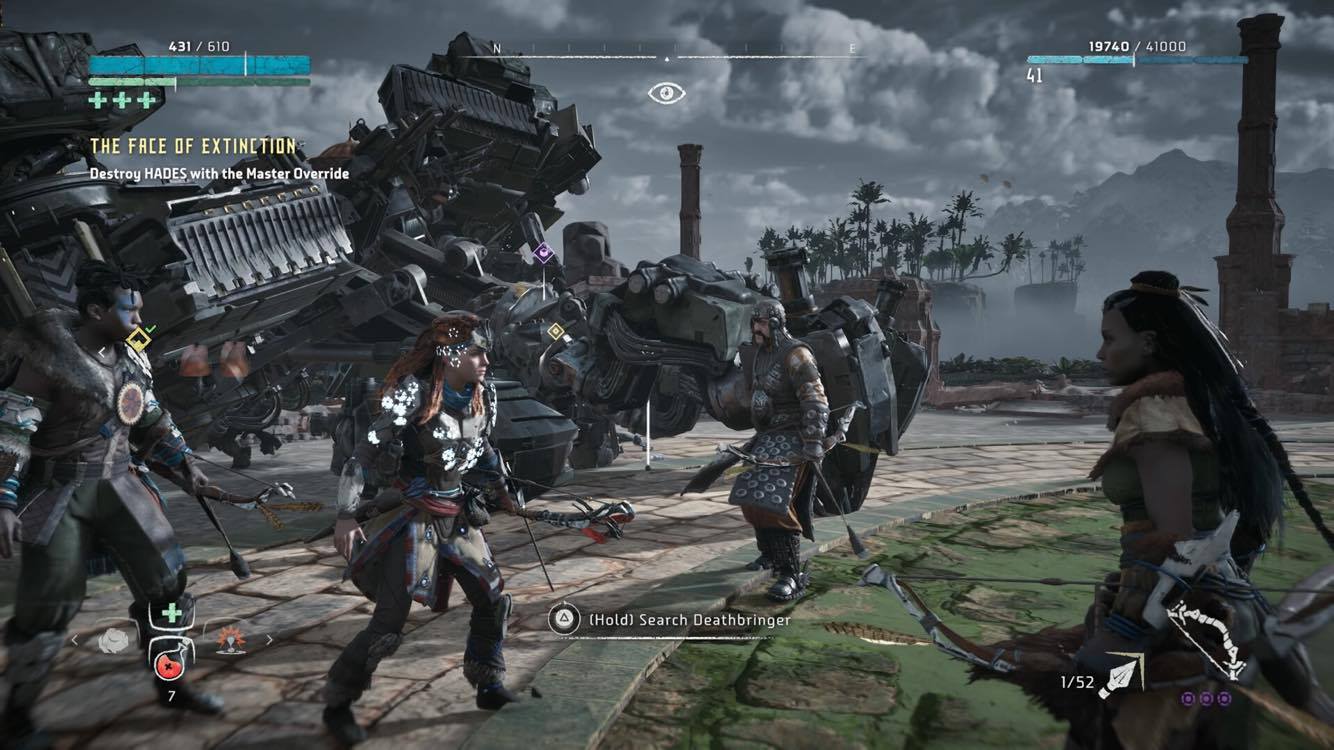Click the compass bar heading strip

667,50
